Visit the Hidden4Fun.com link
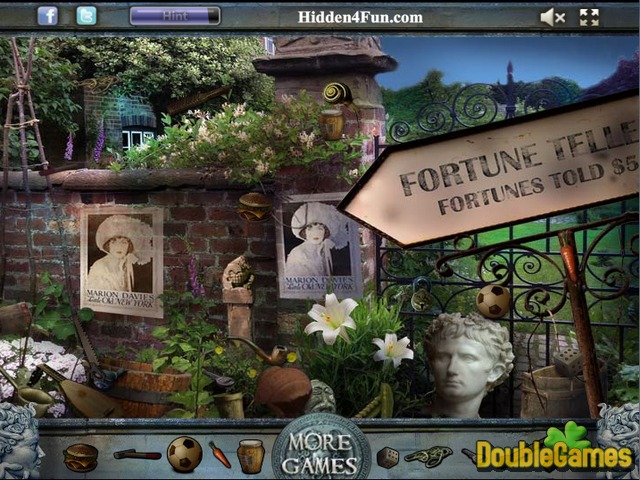Screen dimensions: 640x480 [360, 17]
